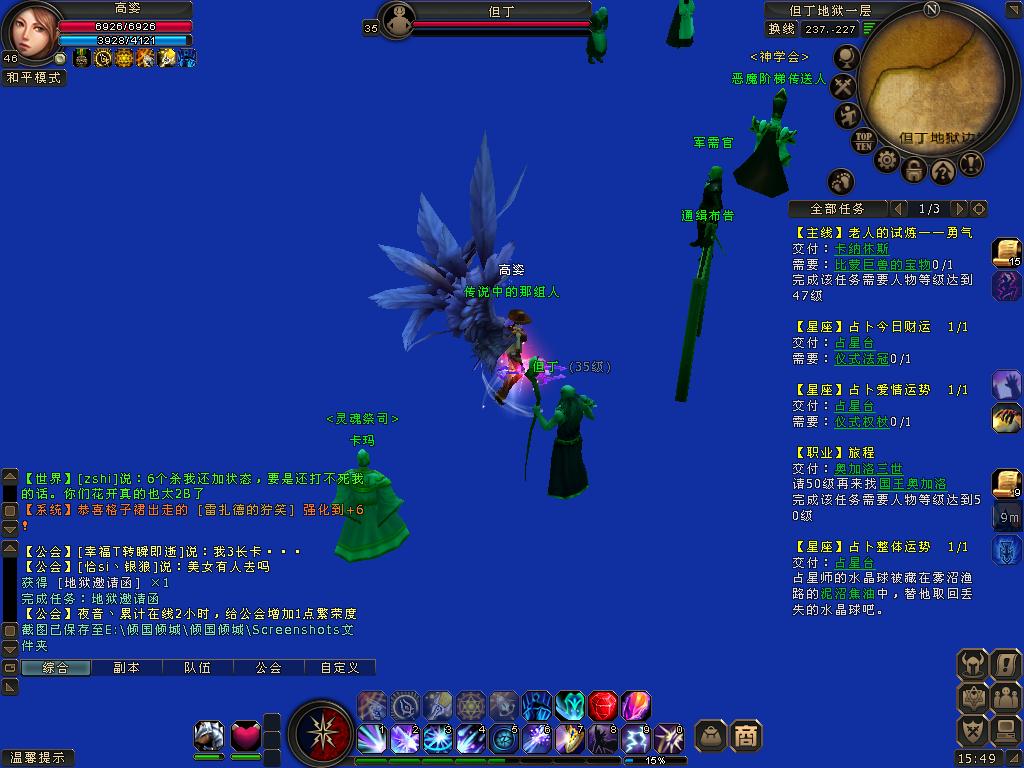Go to next quest tracker page

point(959,209)
